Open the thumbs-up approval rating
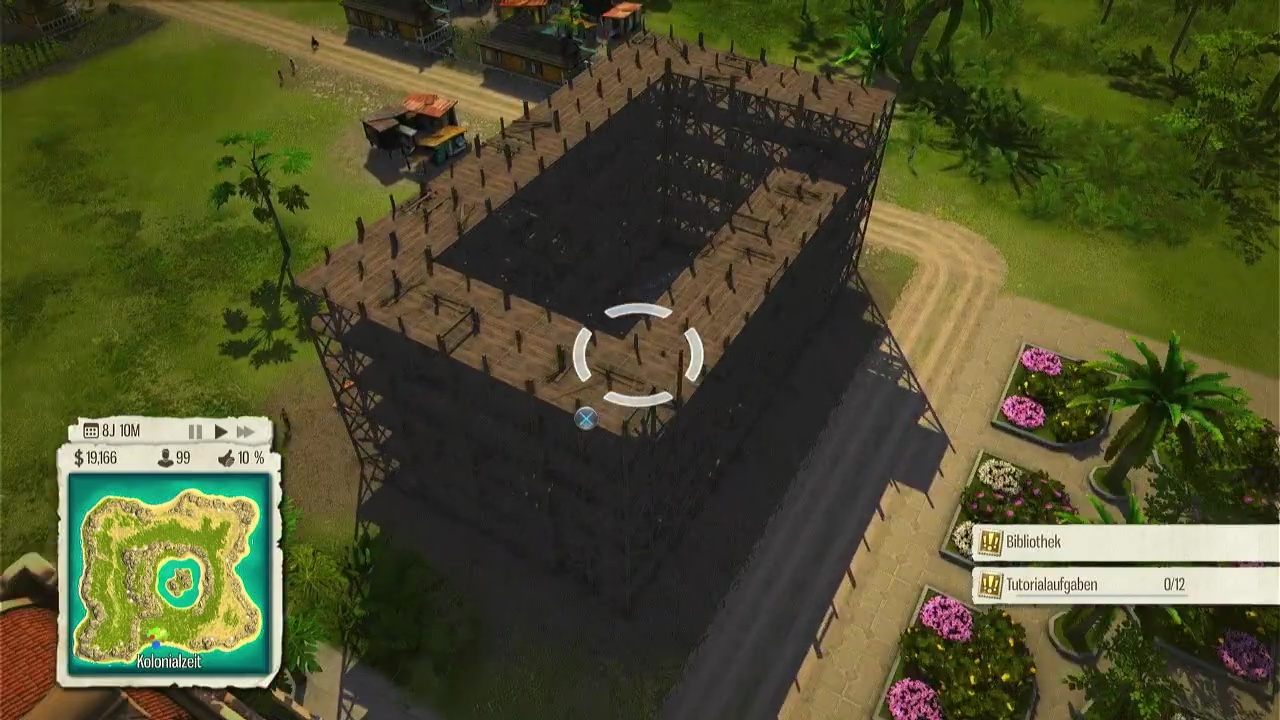The width and height of the screenshot is (1280, 720). tap(227, 458)
